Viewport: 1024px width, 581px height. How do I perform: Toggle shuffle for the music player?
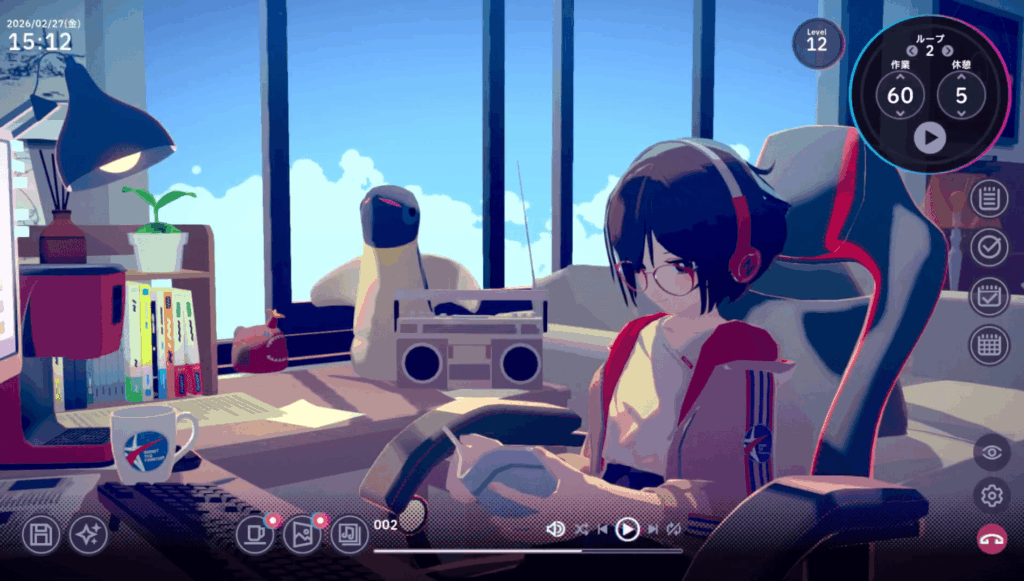(x=582, y=529)
